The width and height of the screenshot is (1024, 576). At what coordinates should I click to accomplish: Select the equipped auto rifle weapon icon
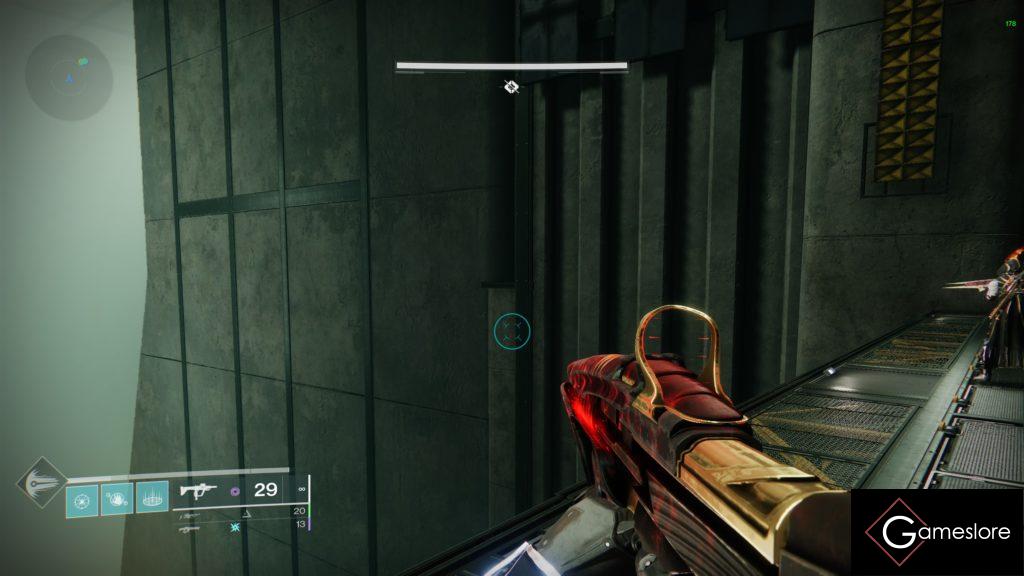[199, 490]
